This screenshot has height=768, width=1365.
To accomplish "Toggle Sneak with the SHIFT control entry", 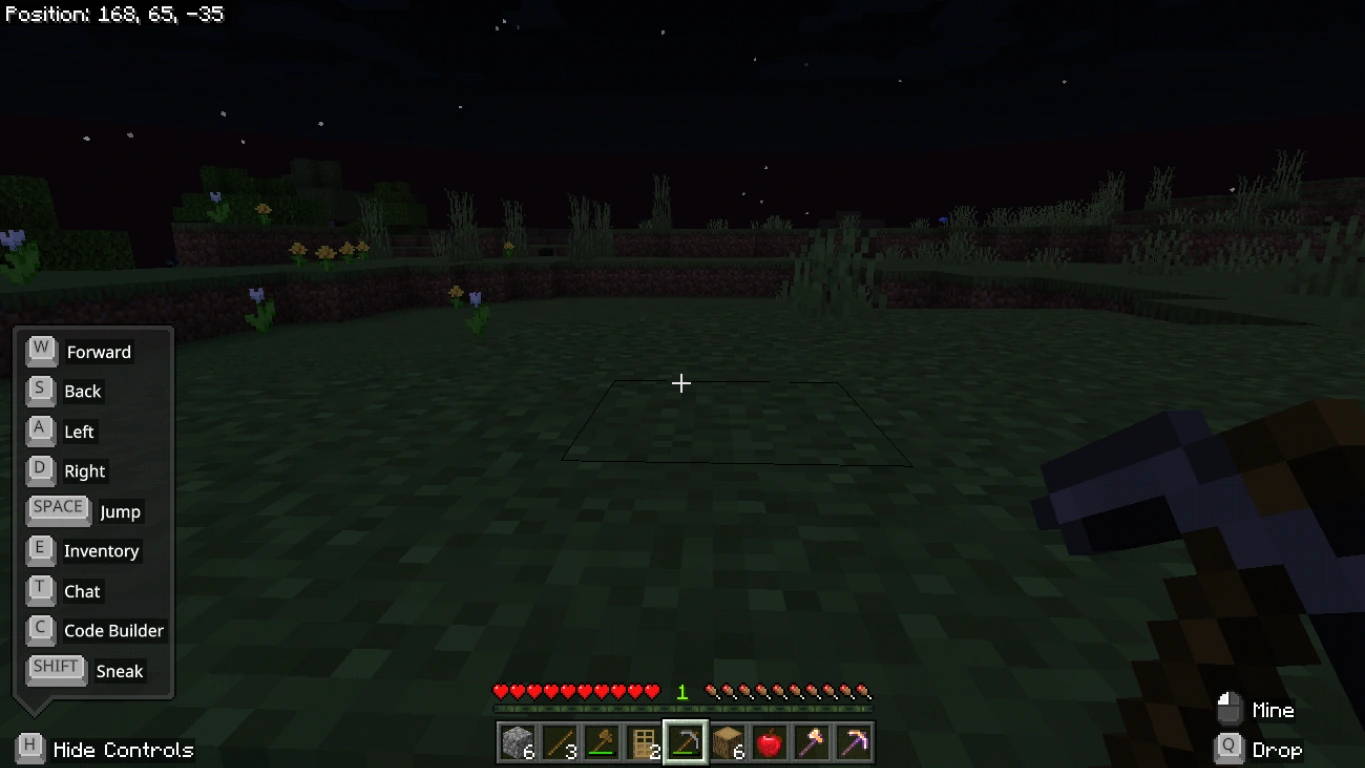I will click(x=55, y=668).
